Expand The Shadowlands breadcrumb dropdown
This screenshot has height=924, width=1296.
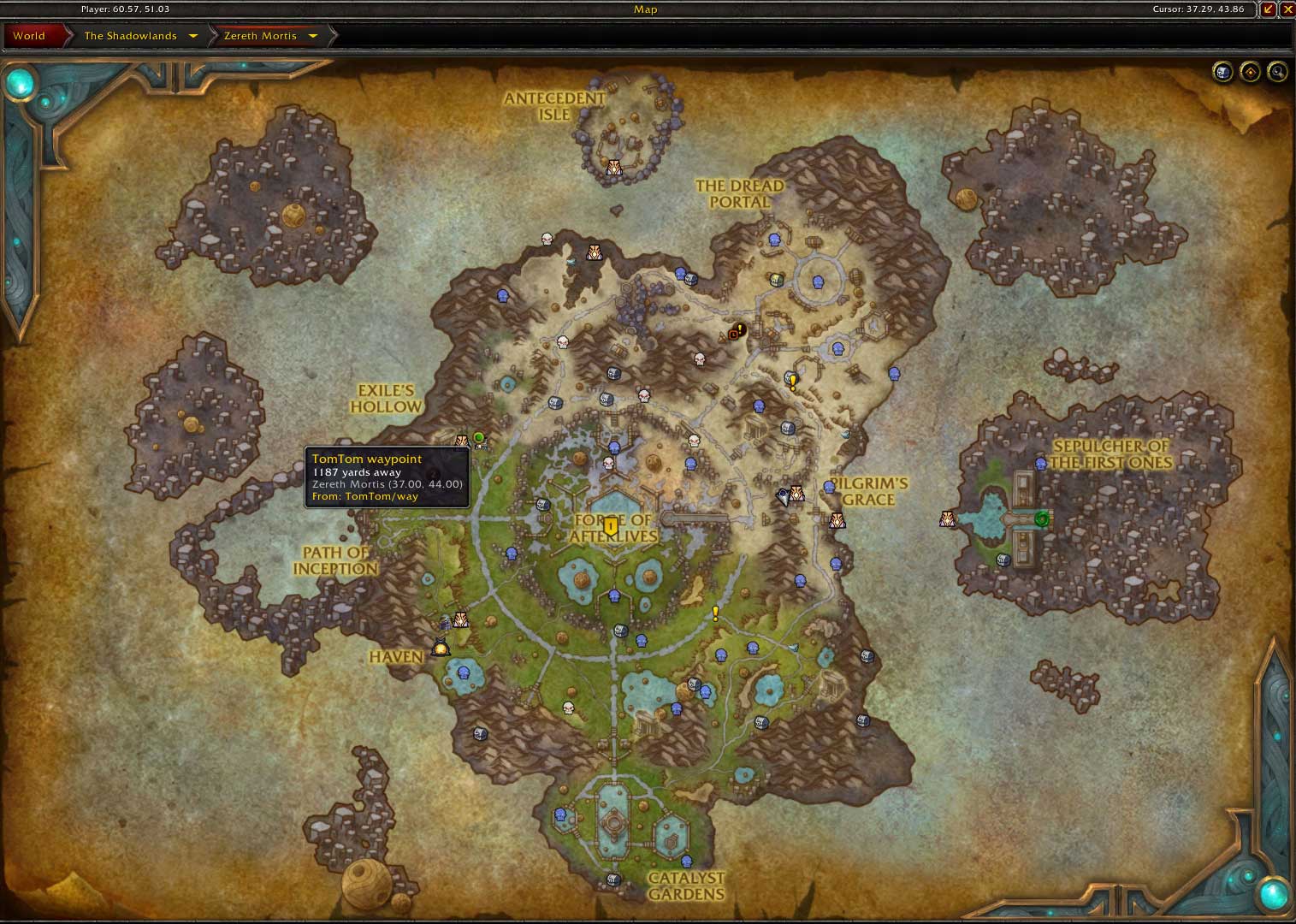193,36
